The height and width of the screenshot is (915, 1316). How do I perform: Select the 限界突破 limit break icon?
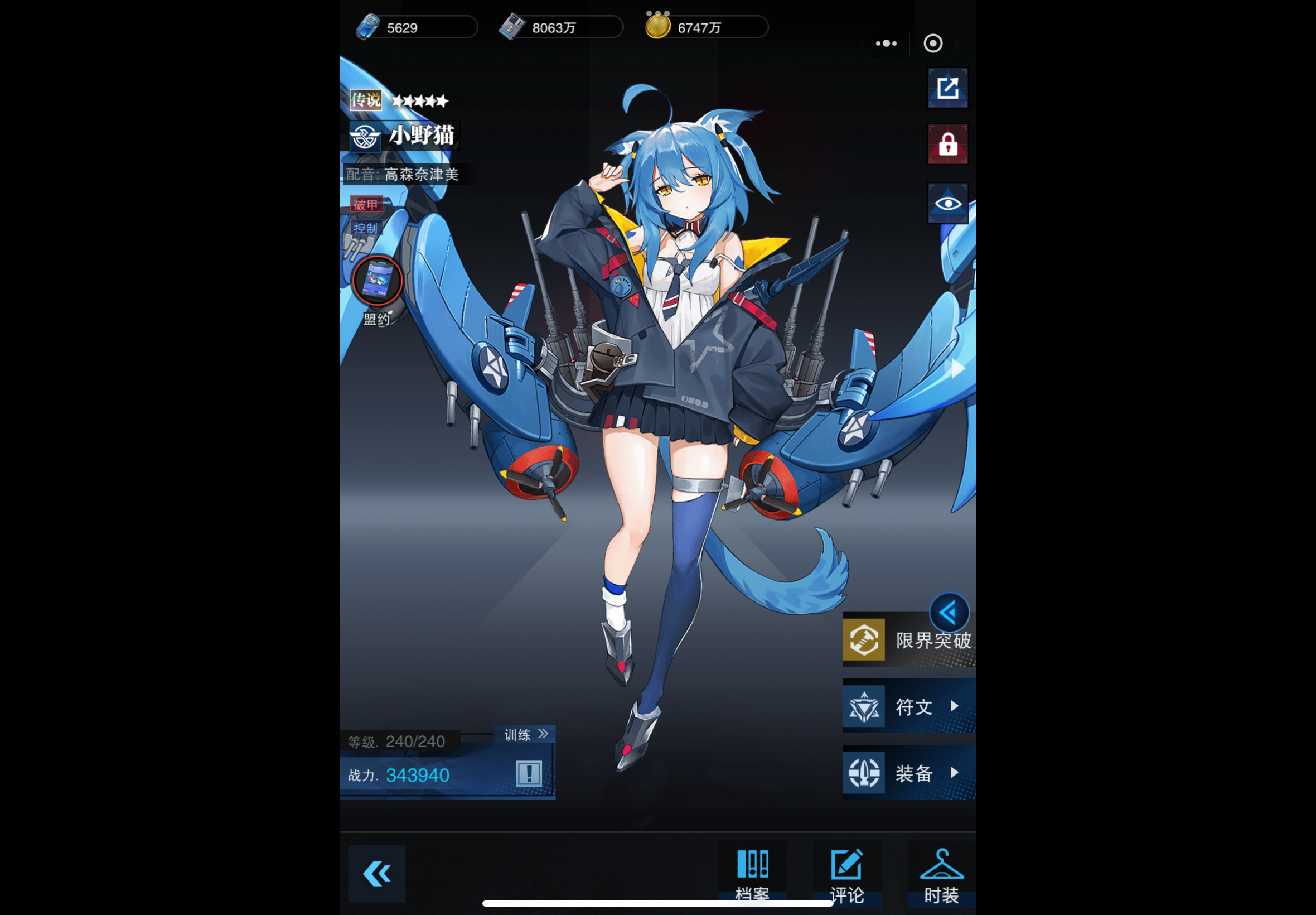pos(864,639)
